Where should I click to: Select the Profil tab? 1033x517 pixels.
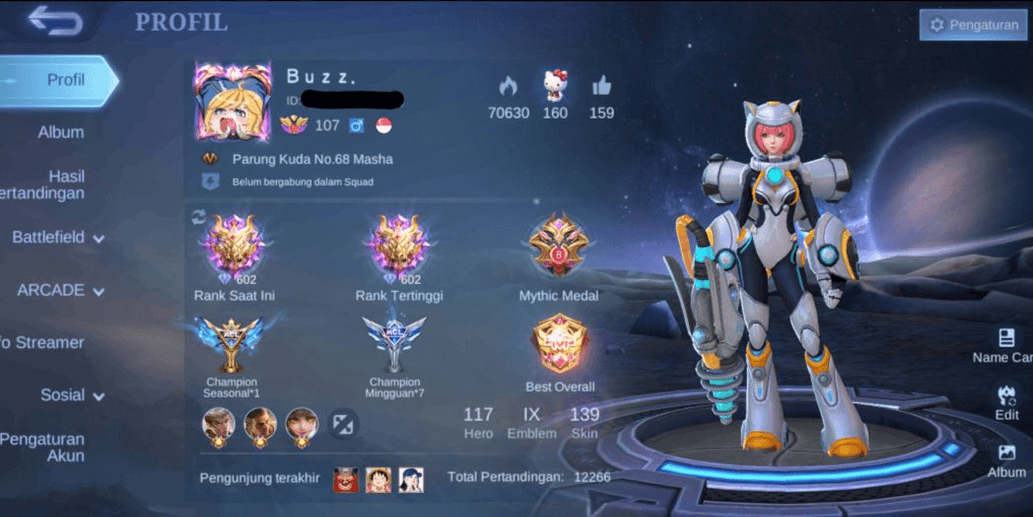pos(60,80)
